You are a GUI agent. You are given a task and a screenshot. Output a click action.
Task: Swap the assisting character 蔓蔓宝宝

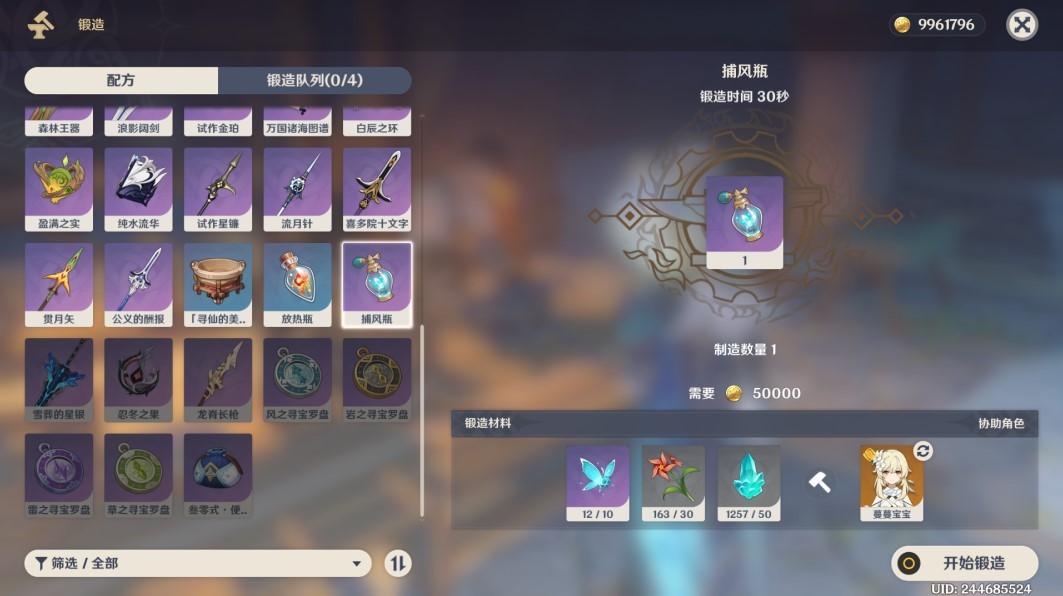point(923,451)
